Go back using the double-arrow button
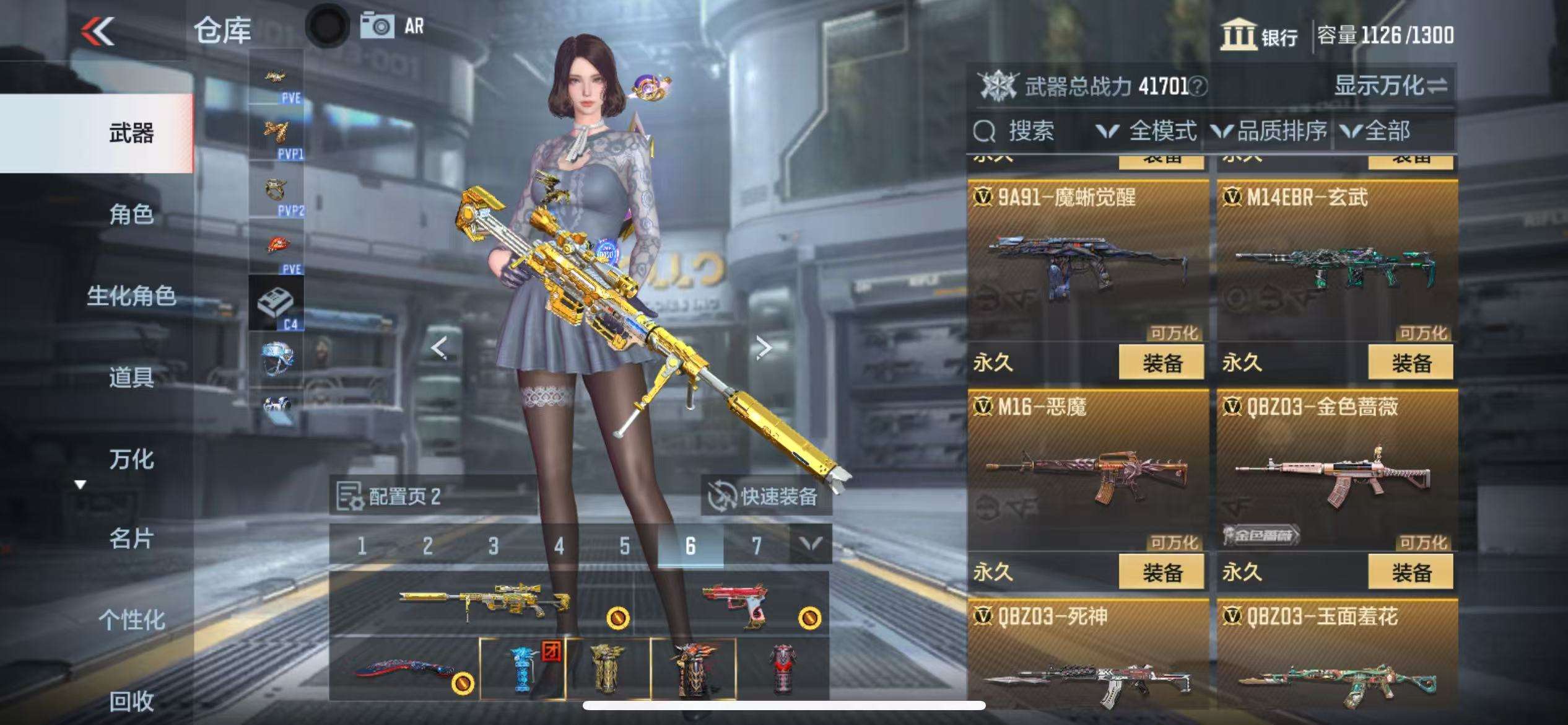Viewport: 1568px width, 725px height. (x=98, y=31)
